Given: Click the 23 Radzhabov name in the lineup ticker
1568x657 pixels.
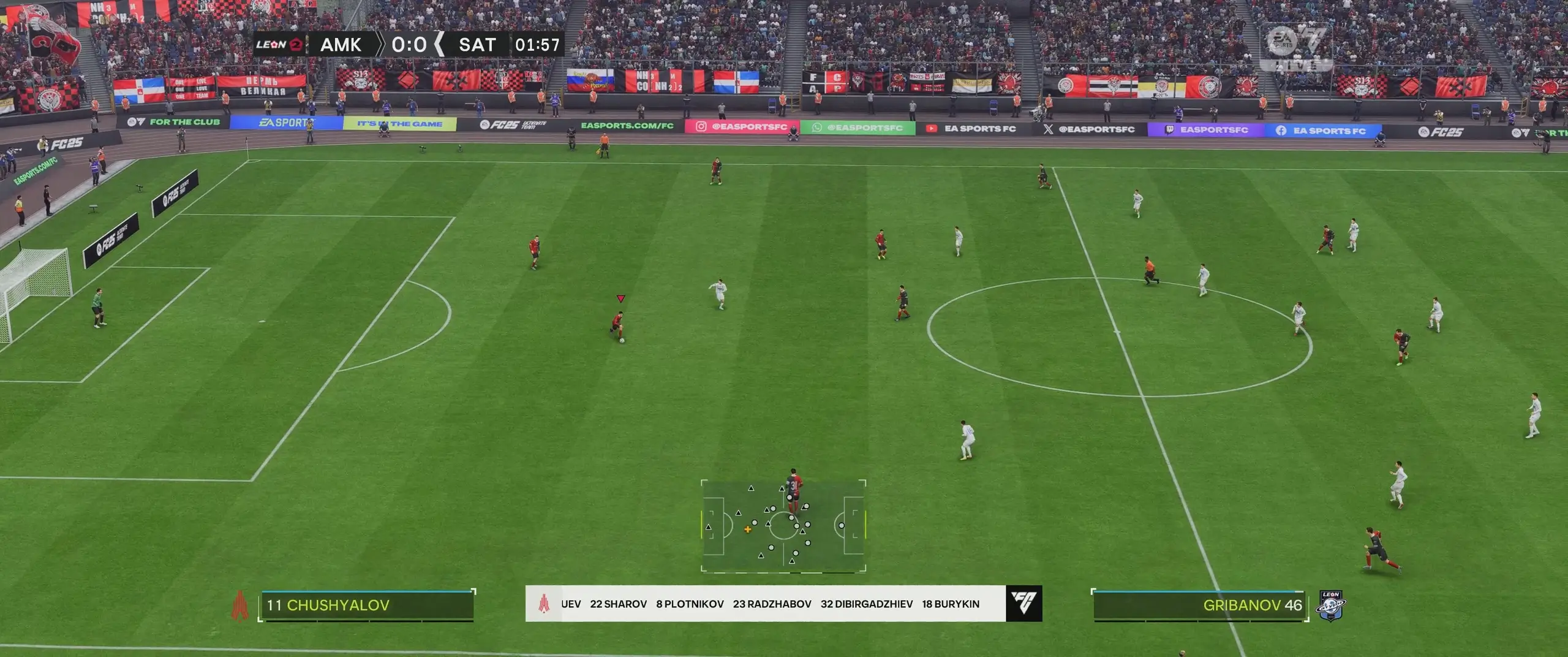Looking at the screenshot, I should pos(772,604).
